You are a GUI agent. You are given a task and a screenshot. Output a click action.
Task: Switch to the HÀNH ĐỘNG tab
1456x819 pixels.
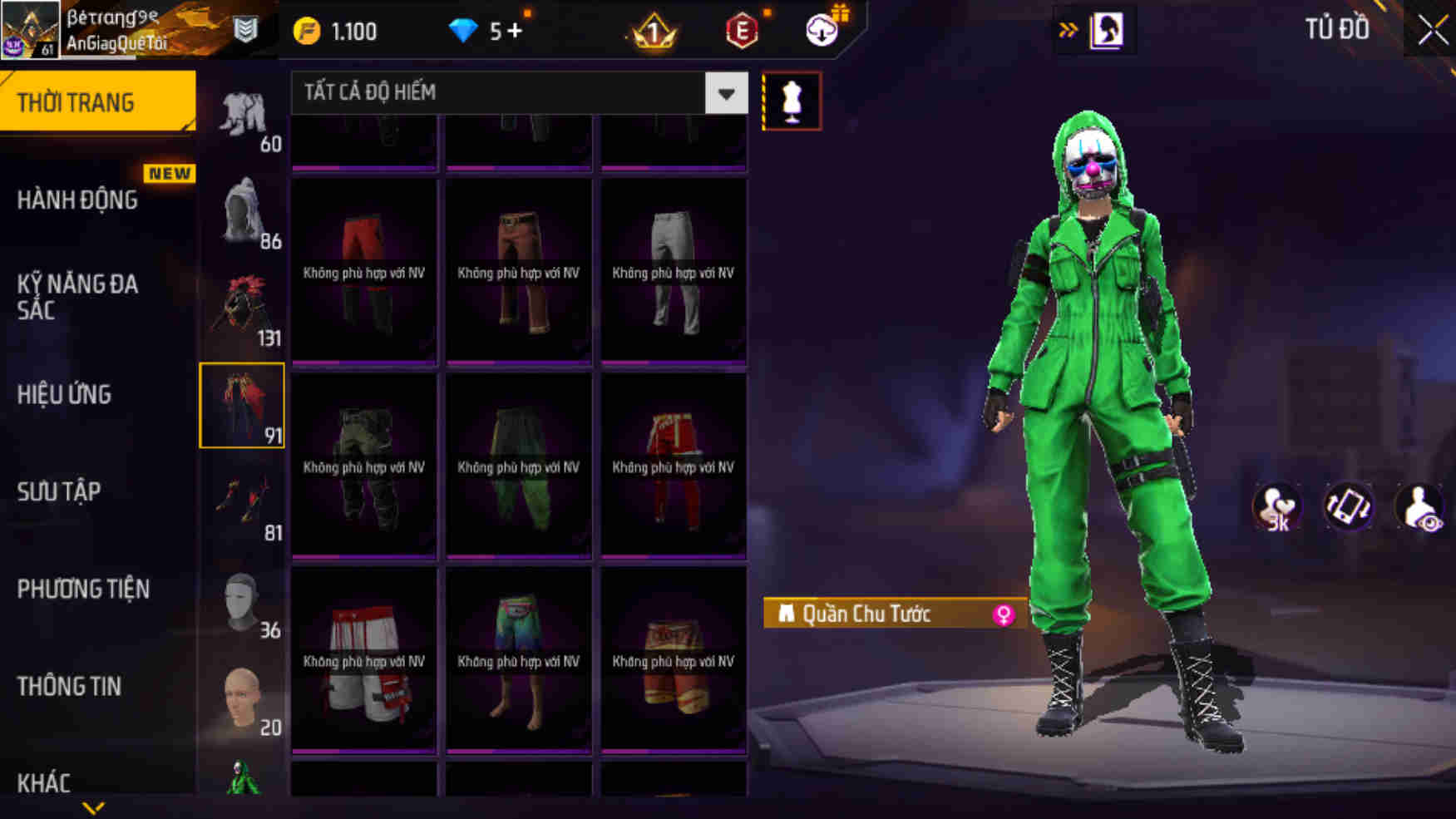coord(81,200)
